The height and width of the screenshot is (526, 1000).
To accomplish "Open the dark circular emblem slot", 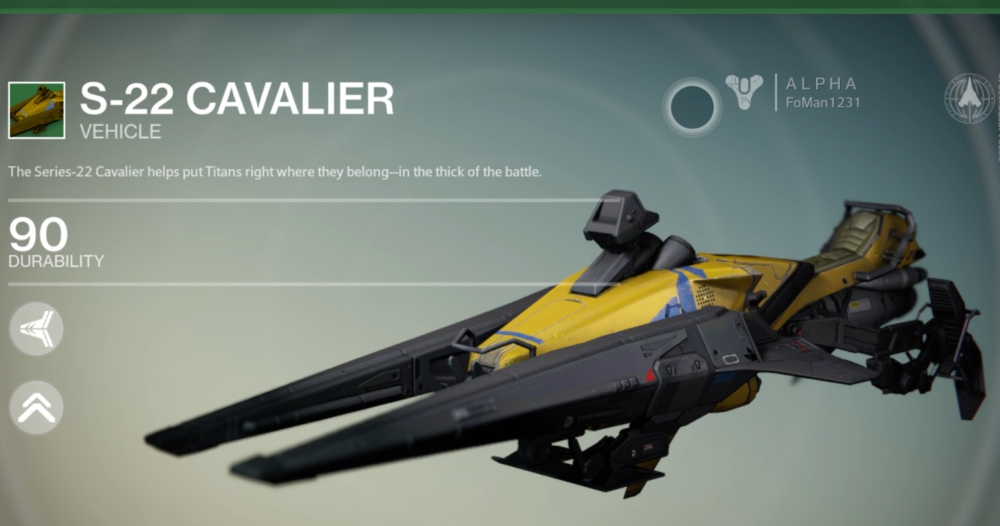I will (x=692, y=107).
